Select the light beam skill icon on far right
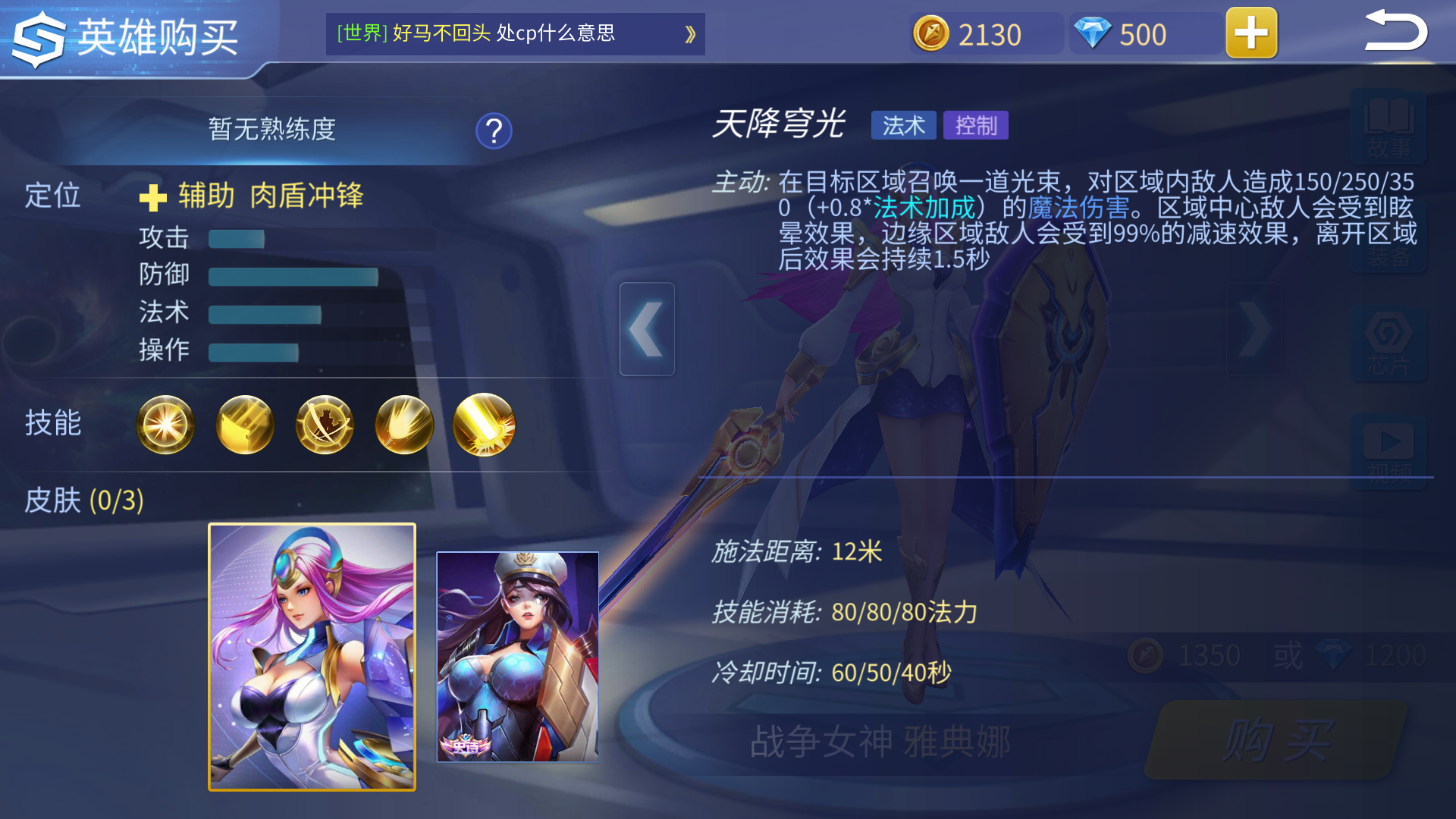 484,425
